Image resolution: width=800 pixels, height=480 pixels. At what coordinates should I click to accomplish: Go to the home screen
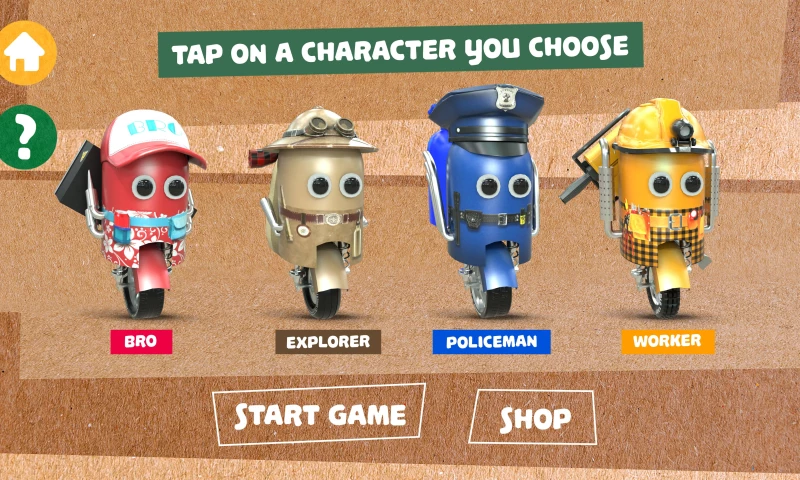click(27, 52)
